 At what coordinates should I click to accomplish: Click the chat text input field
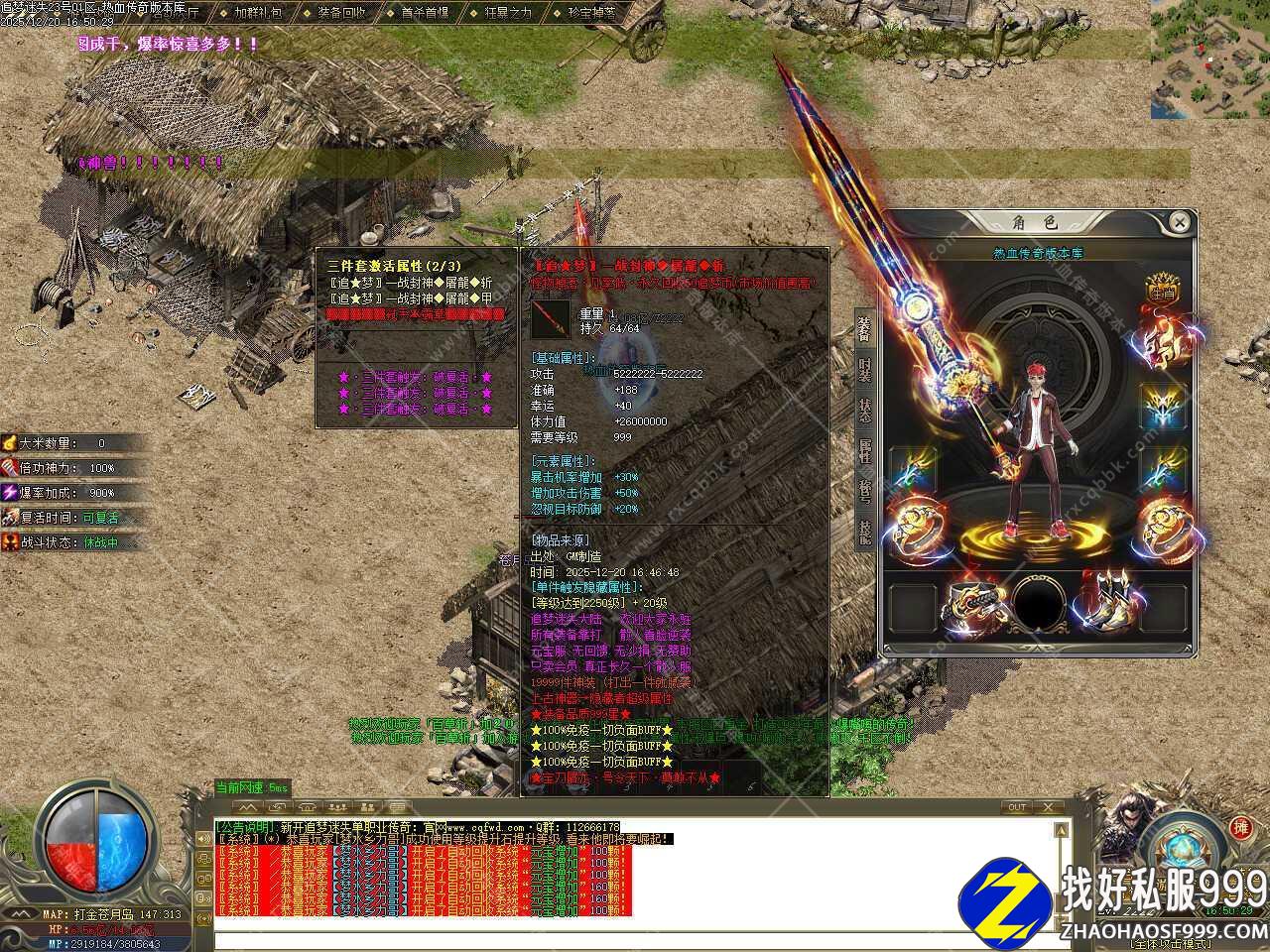coord(635,927)
